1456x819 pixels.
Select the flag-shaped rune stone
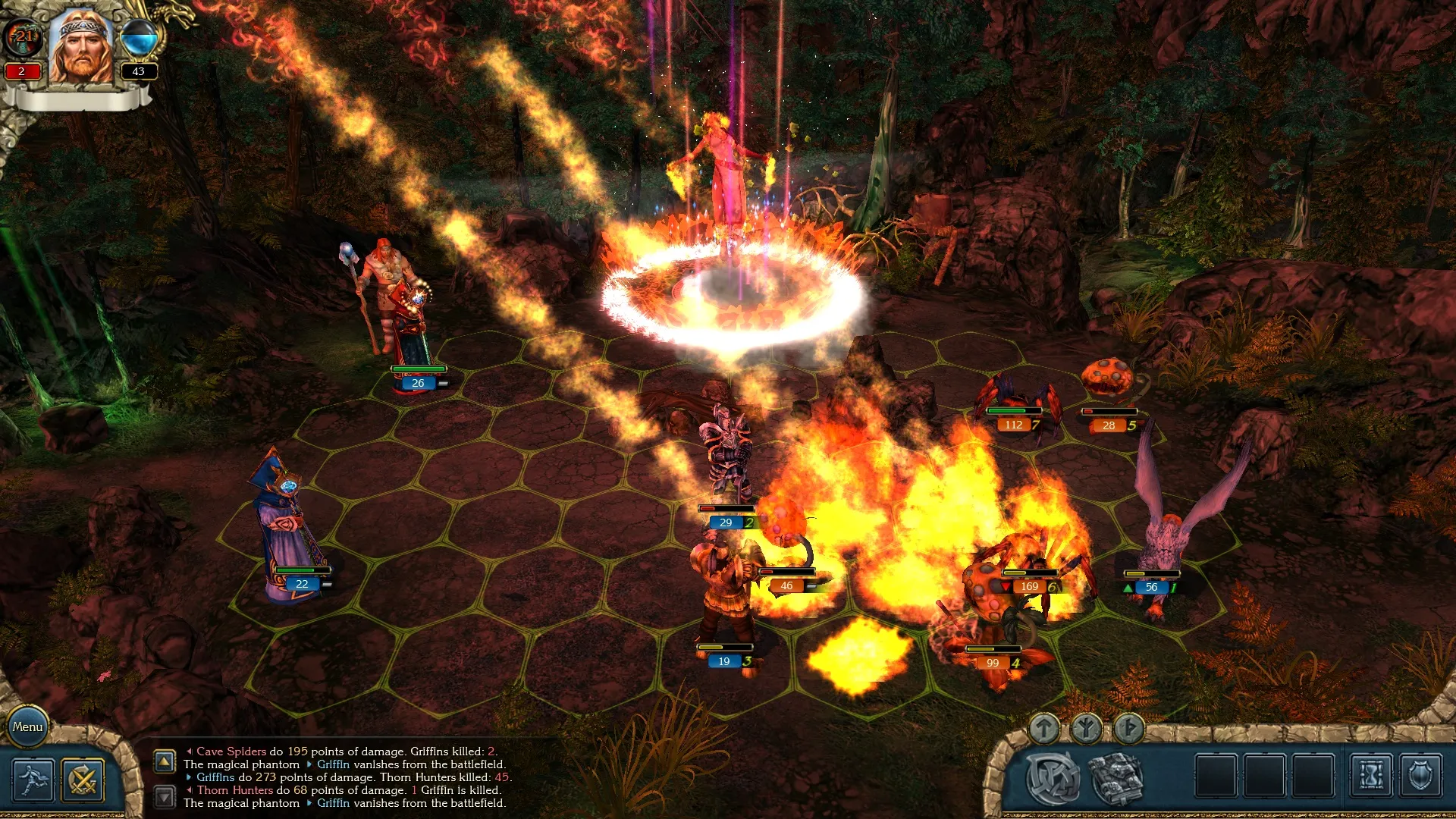point(1129,729)
